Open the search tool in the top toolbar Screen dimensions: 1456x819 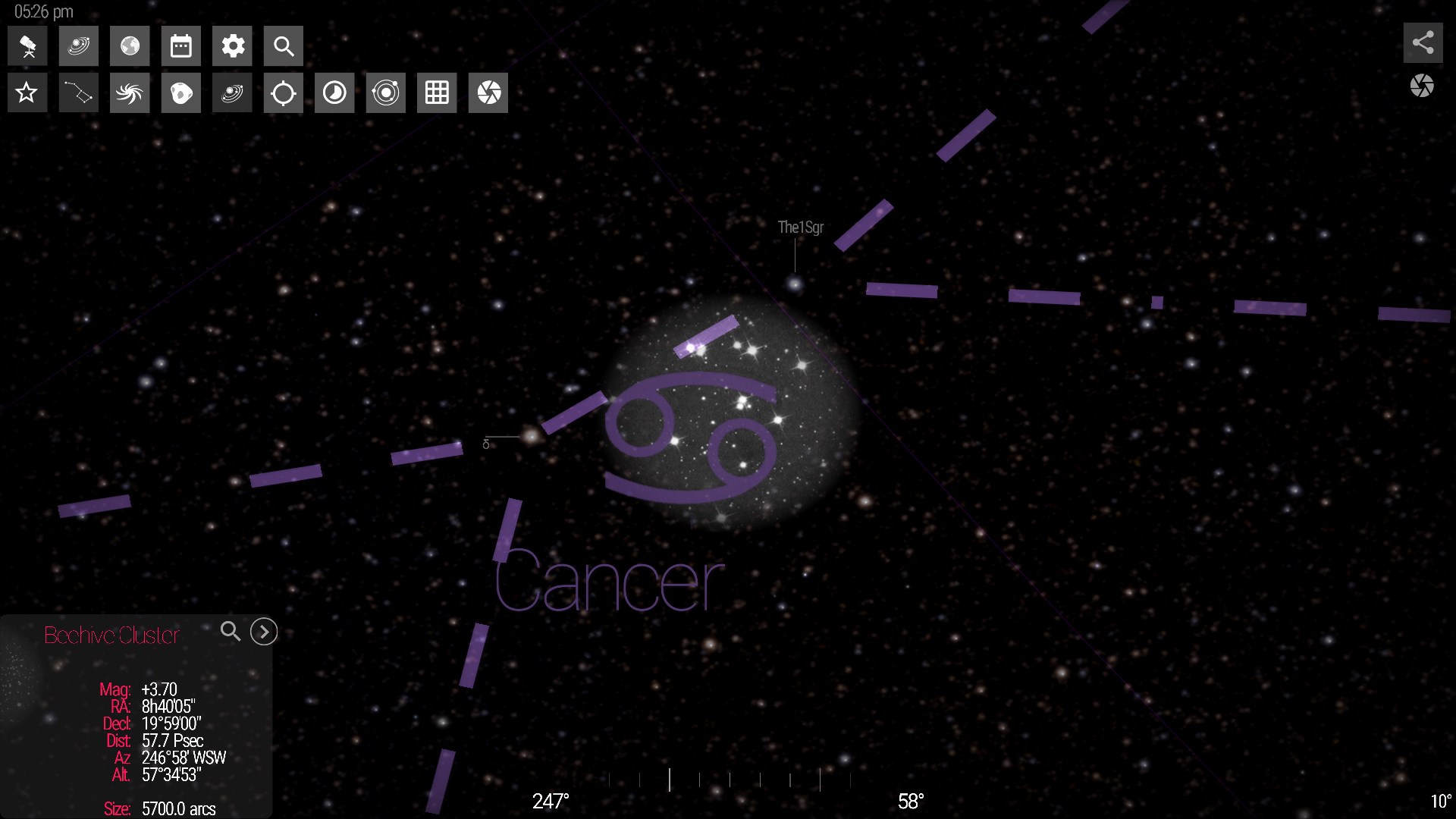[283, 45]
